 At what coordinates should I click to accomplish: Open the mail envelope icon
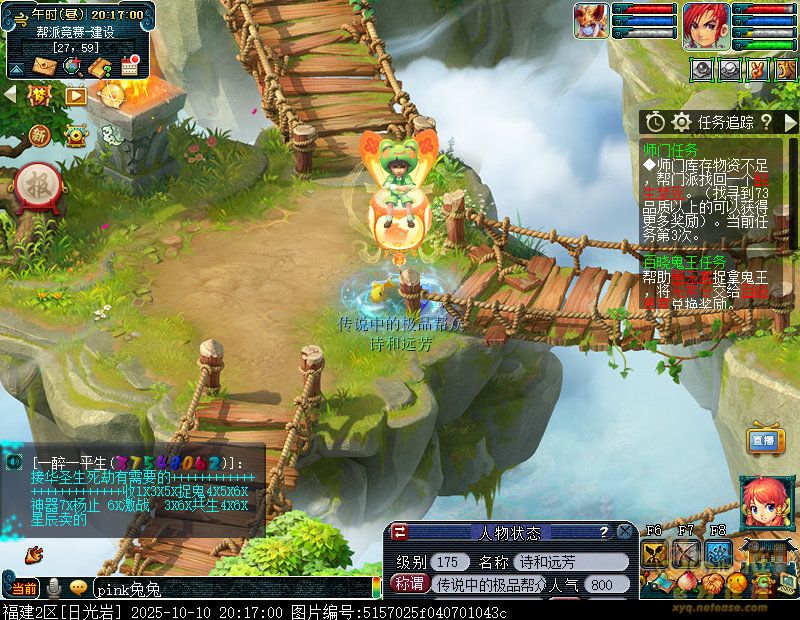pyautogui.click(x=45, y=66)
